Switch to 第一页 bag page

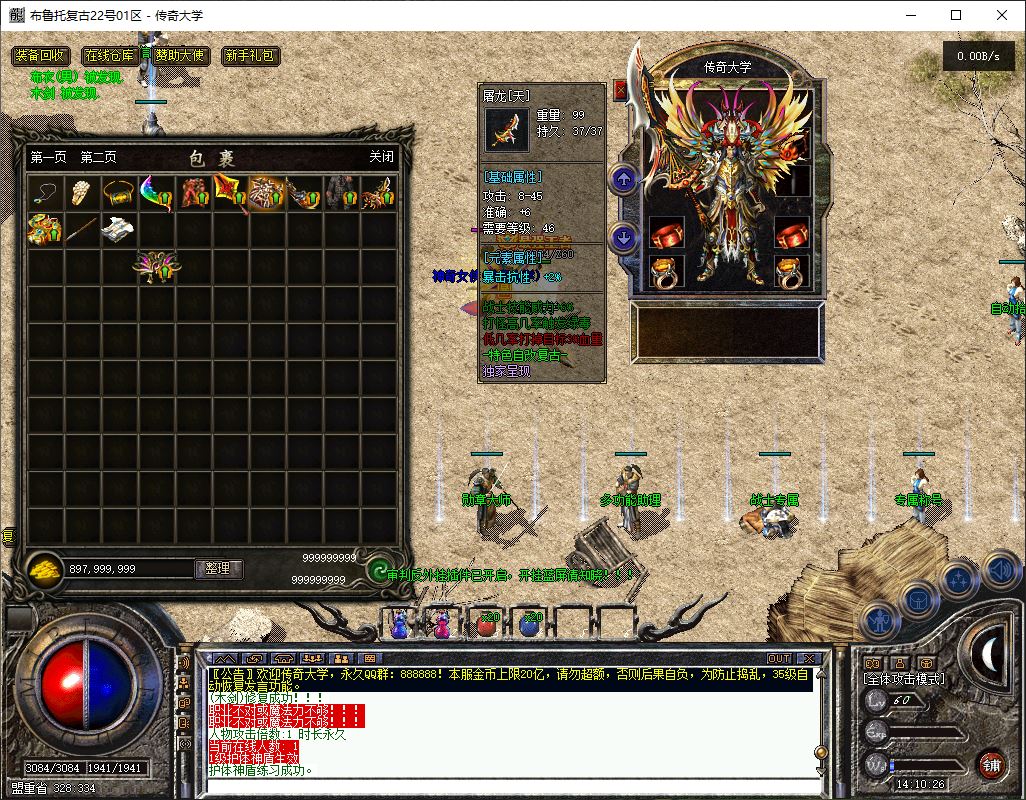click(48, 157)
